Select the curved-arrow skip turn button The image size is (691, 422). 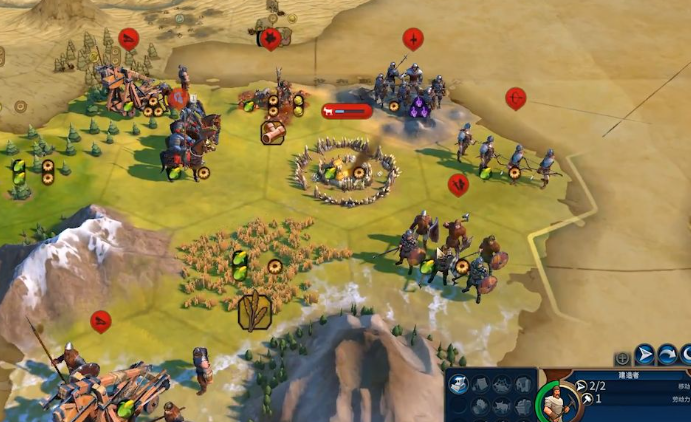click(x=667, y=354)
